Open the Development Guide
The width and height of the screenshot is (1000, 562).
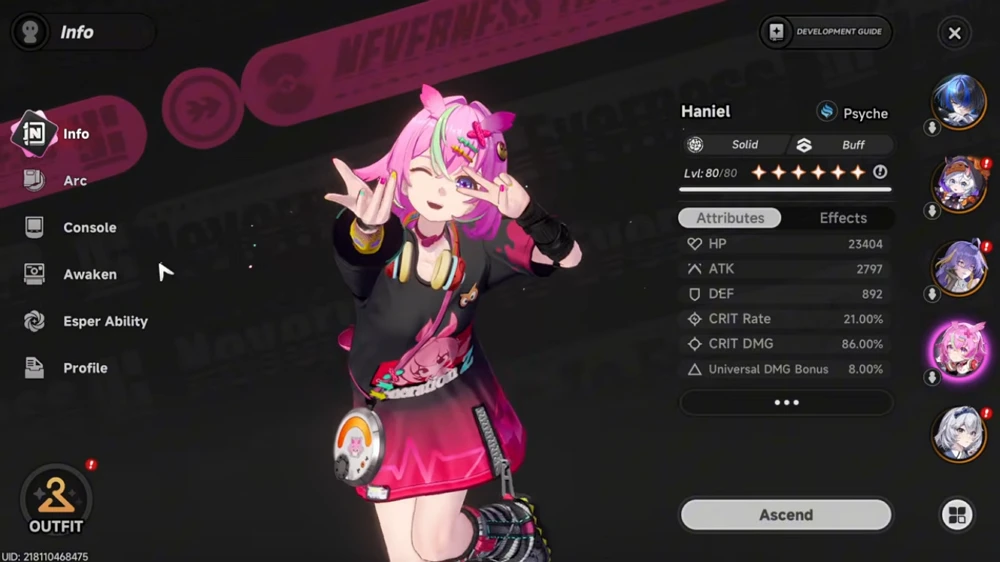point(826,32)
